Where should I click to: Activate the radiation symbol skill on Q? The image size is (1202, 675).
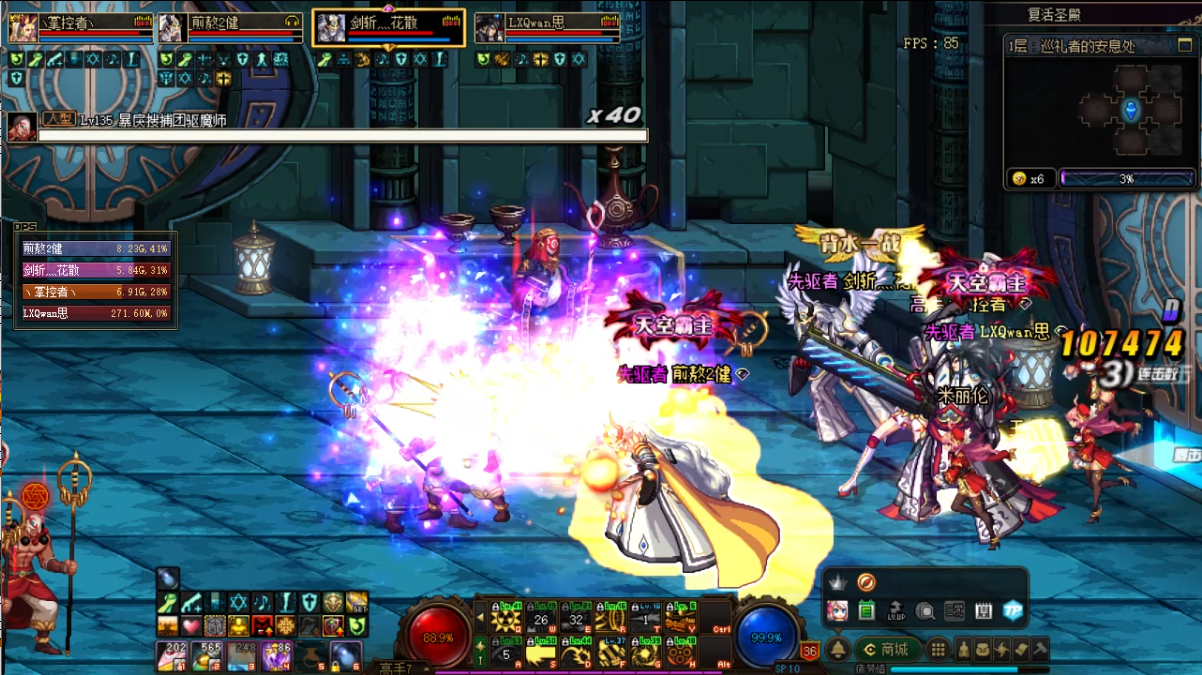[506, 621]
